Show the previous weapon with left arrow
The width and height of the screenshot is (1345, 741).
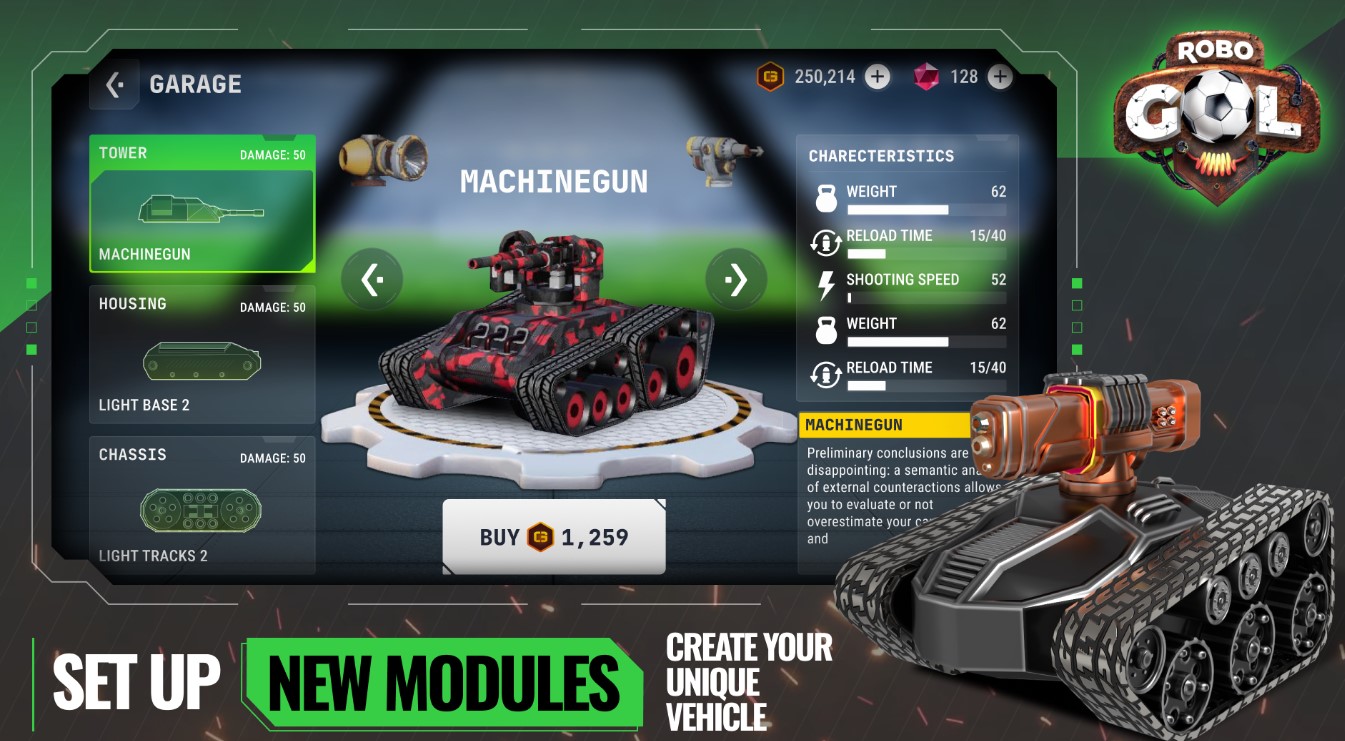tap(372, 280)
